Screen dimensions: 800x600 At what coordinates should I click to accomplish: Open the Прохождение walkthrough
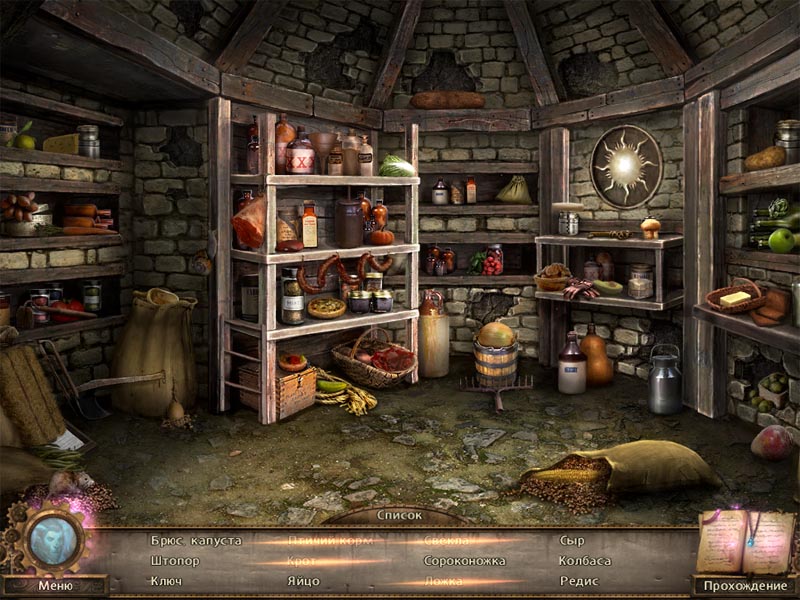(x=745, y=586)
